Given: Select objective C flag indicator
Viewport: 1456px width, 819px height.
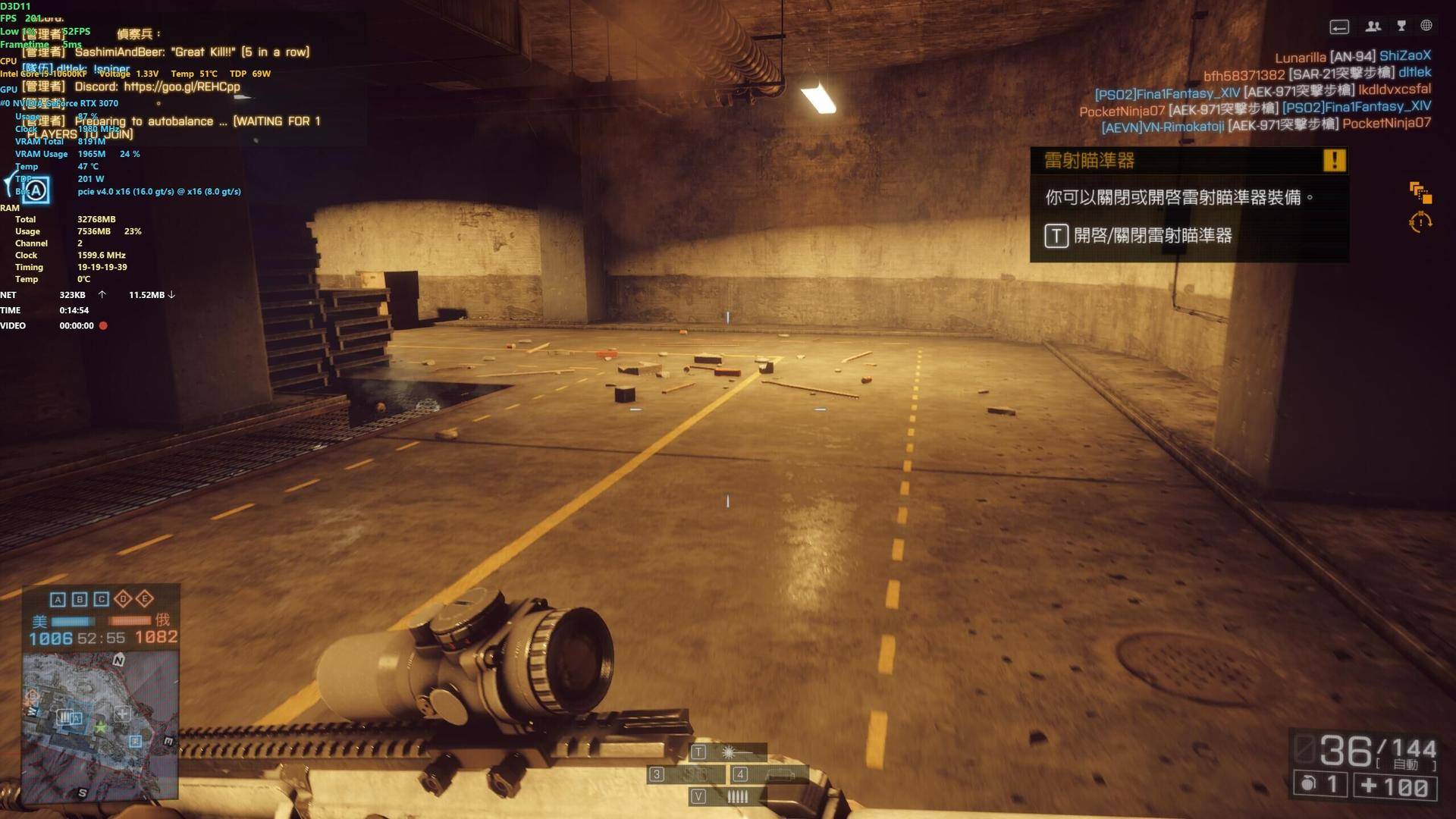Looking at the screenshot, I should click(x=102, y=599).
